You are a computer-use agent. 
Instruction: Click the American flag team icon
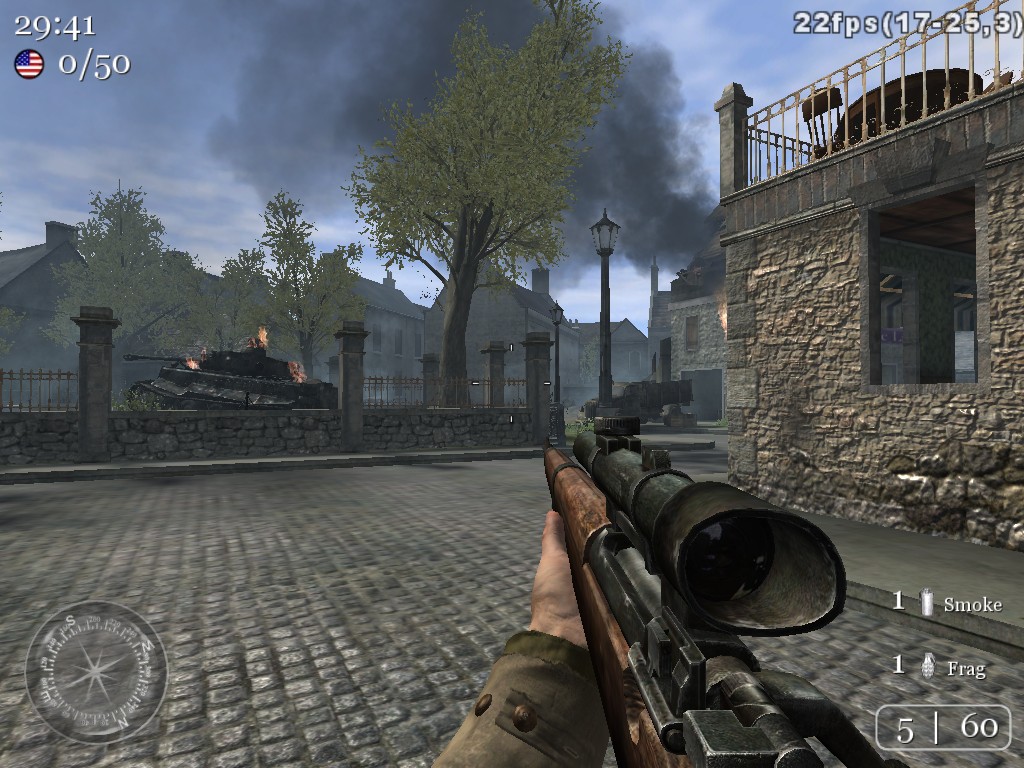tap(29, 64)
